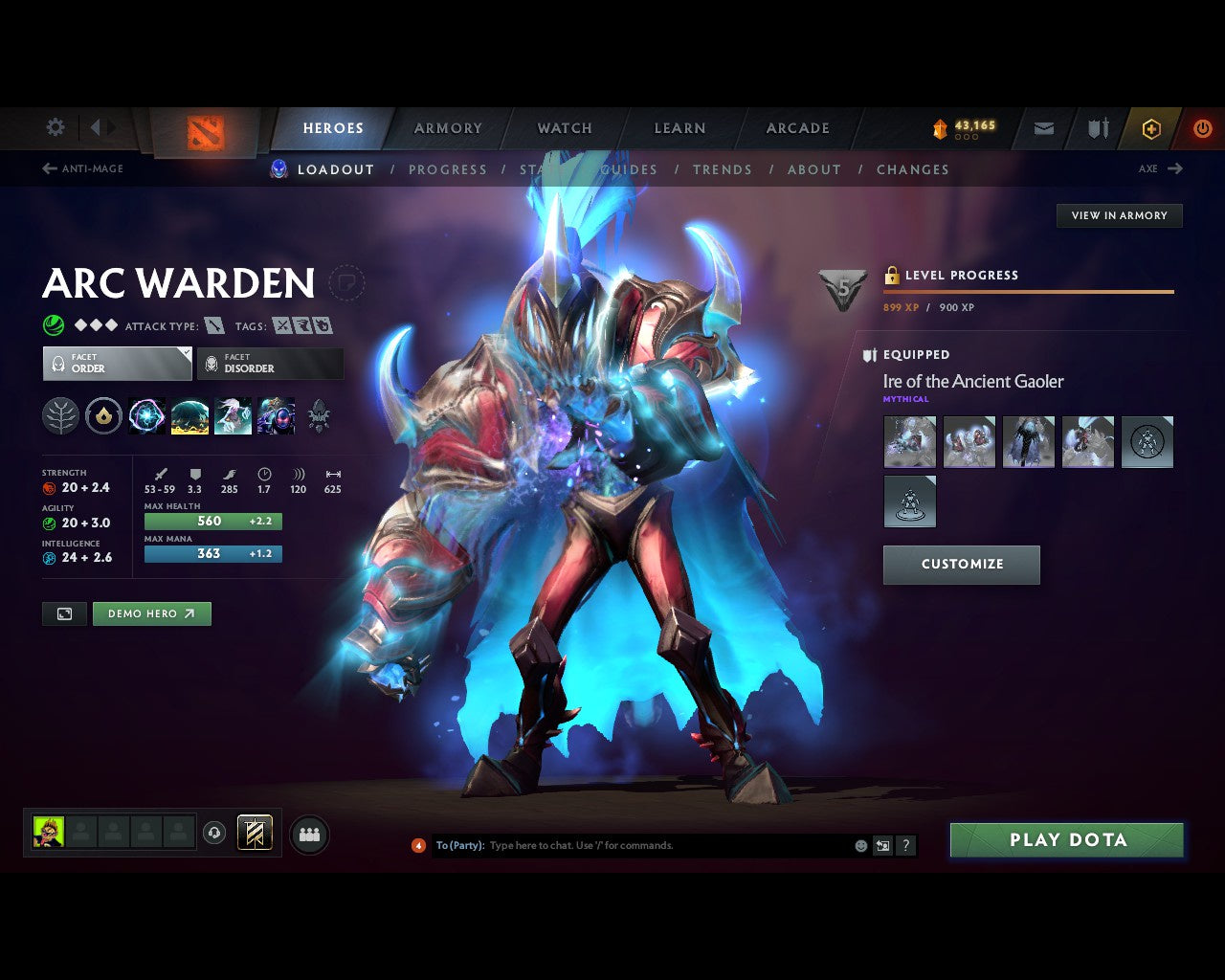Switch to the Armory tab
This screenshot has width=1225, height=980.
pos(447,127)
